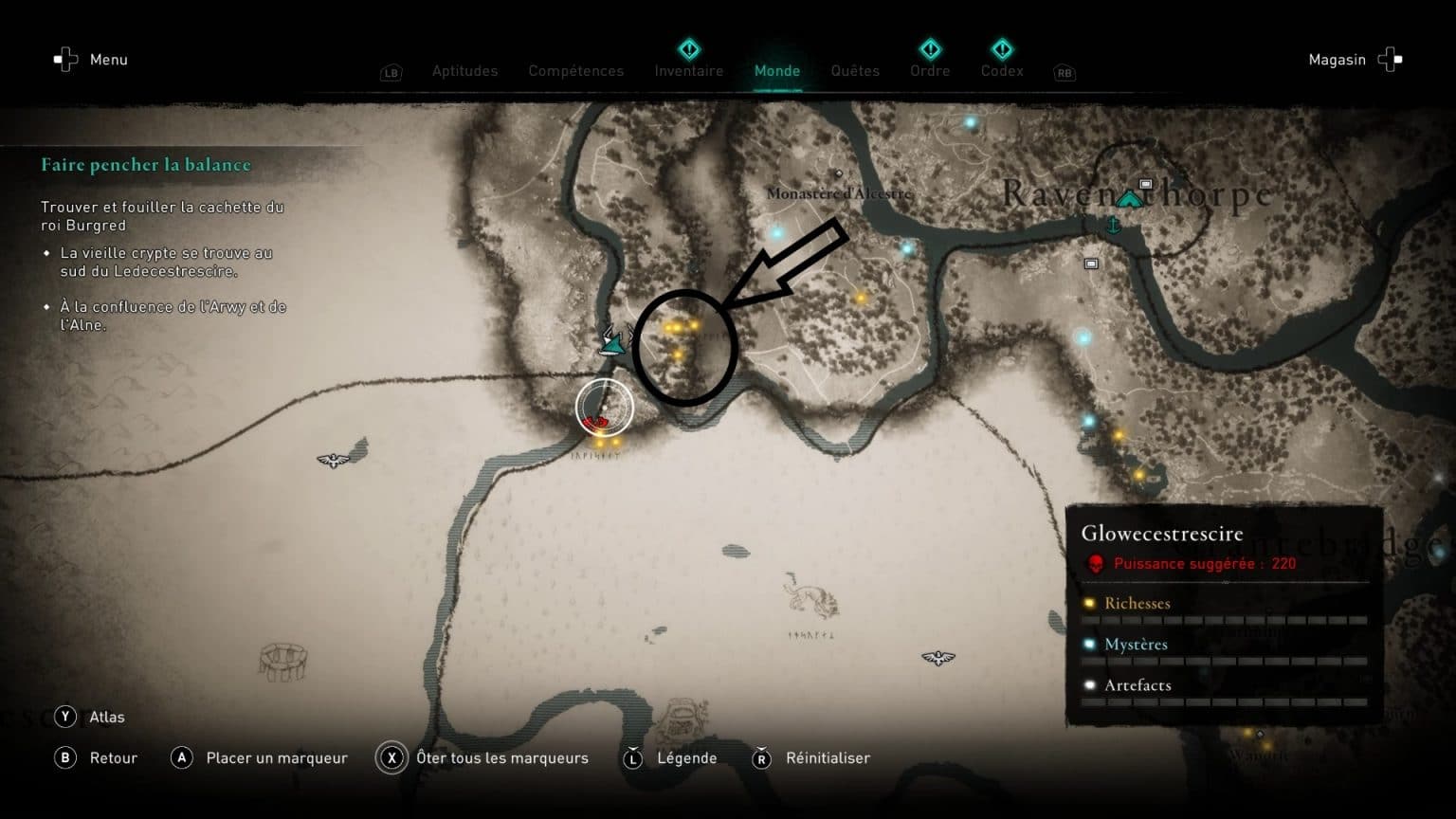Select the Ordre tab
Image resolution: width=1456 pixels, height=819 pixels.
click(x=929, y=70)
